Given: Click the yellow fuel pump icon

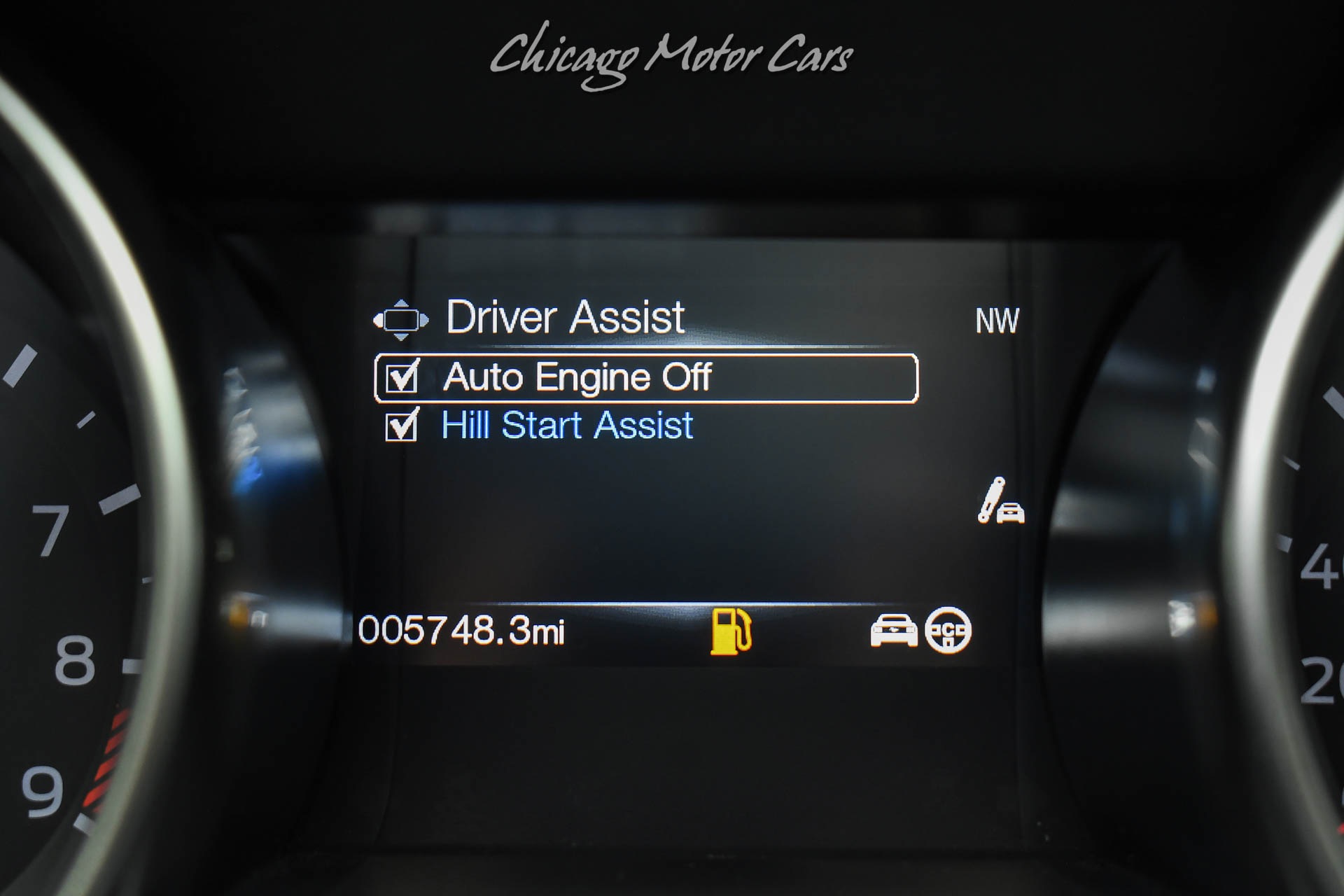Looking at the screenshot, I should (x=730, y=631).
